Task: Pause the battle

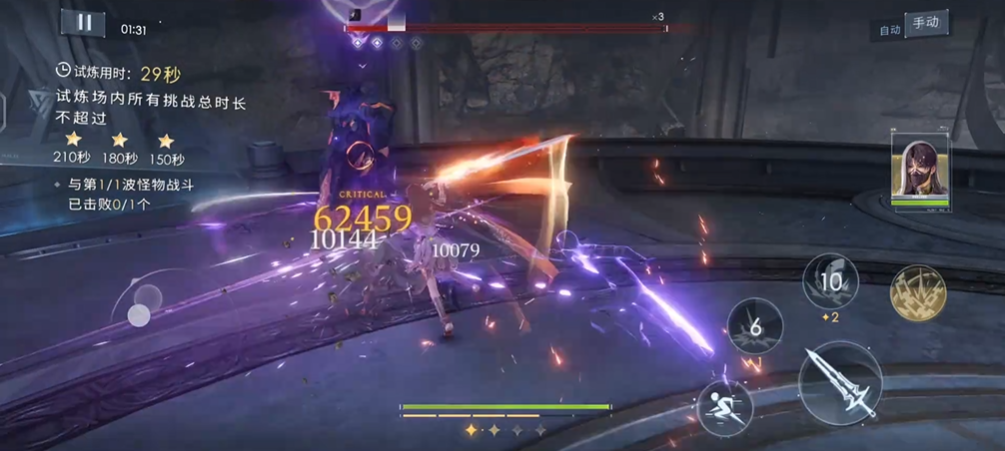Action: click(x=83, y=24)
